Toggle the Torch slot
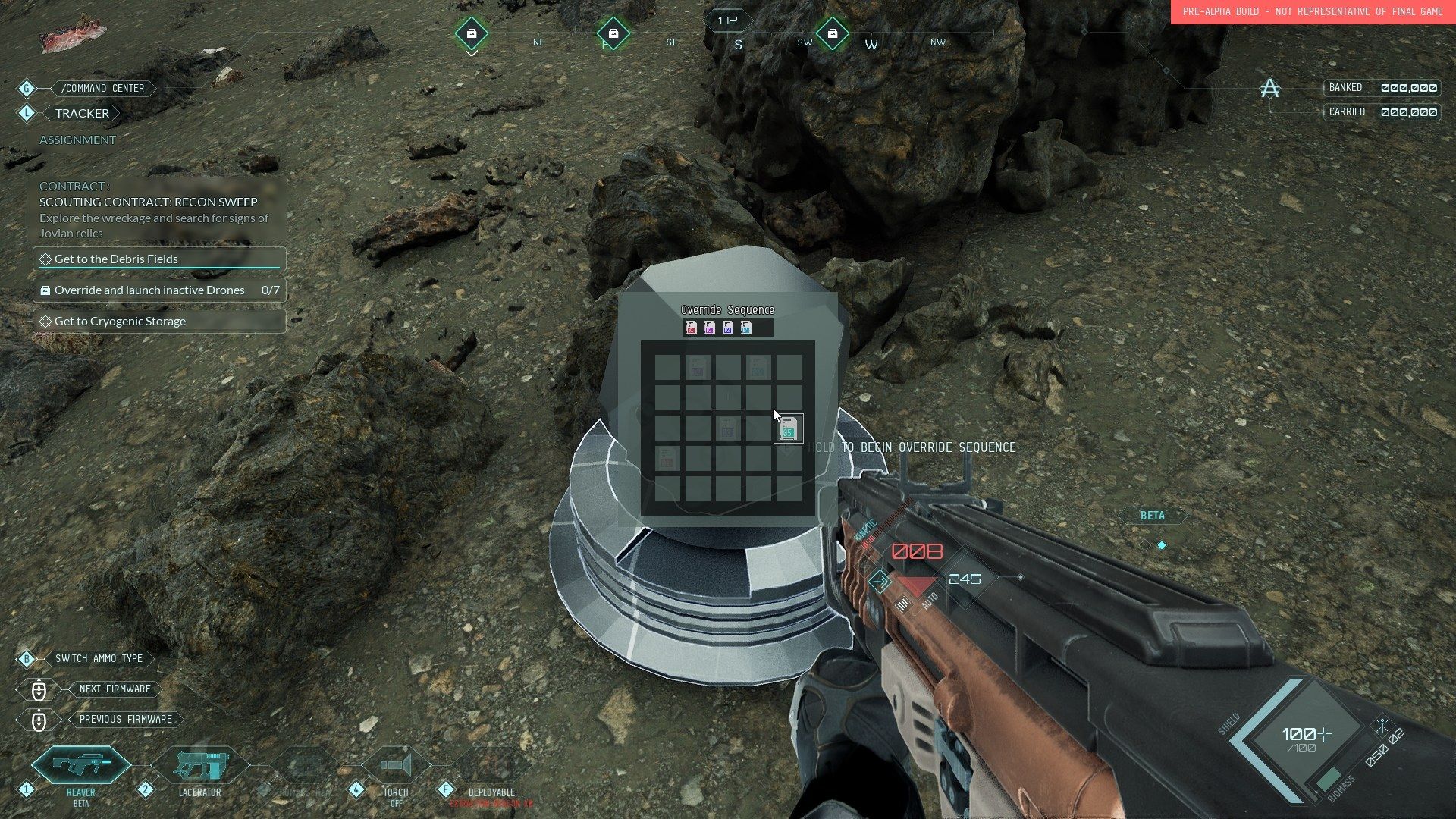Image resolution: width=1456 pixels, height=819 pixels. [x=395, y=767]
